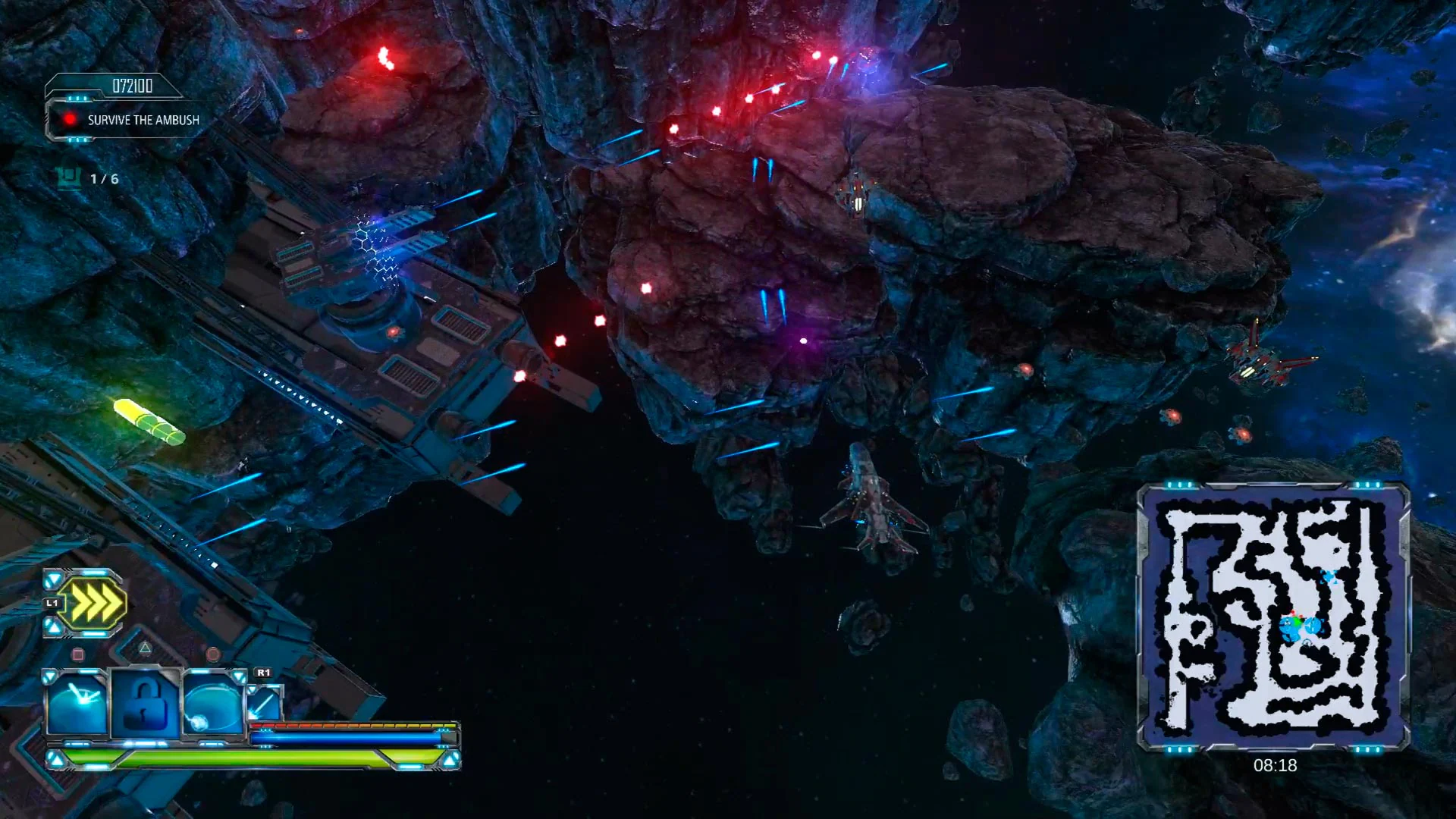Open the SURVIVE THE AMBUSH objective entry
The height and width of the screenshot is (819, 1456).
tap(143, 120)
